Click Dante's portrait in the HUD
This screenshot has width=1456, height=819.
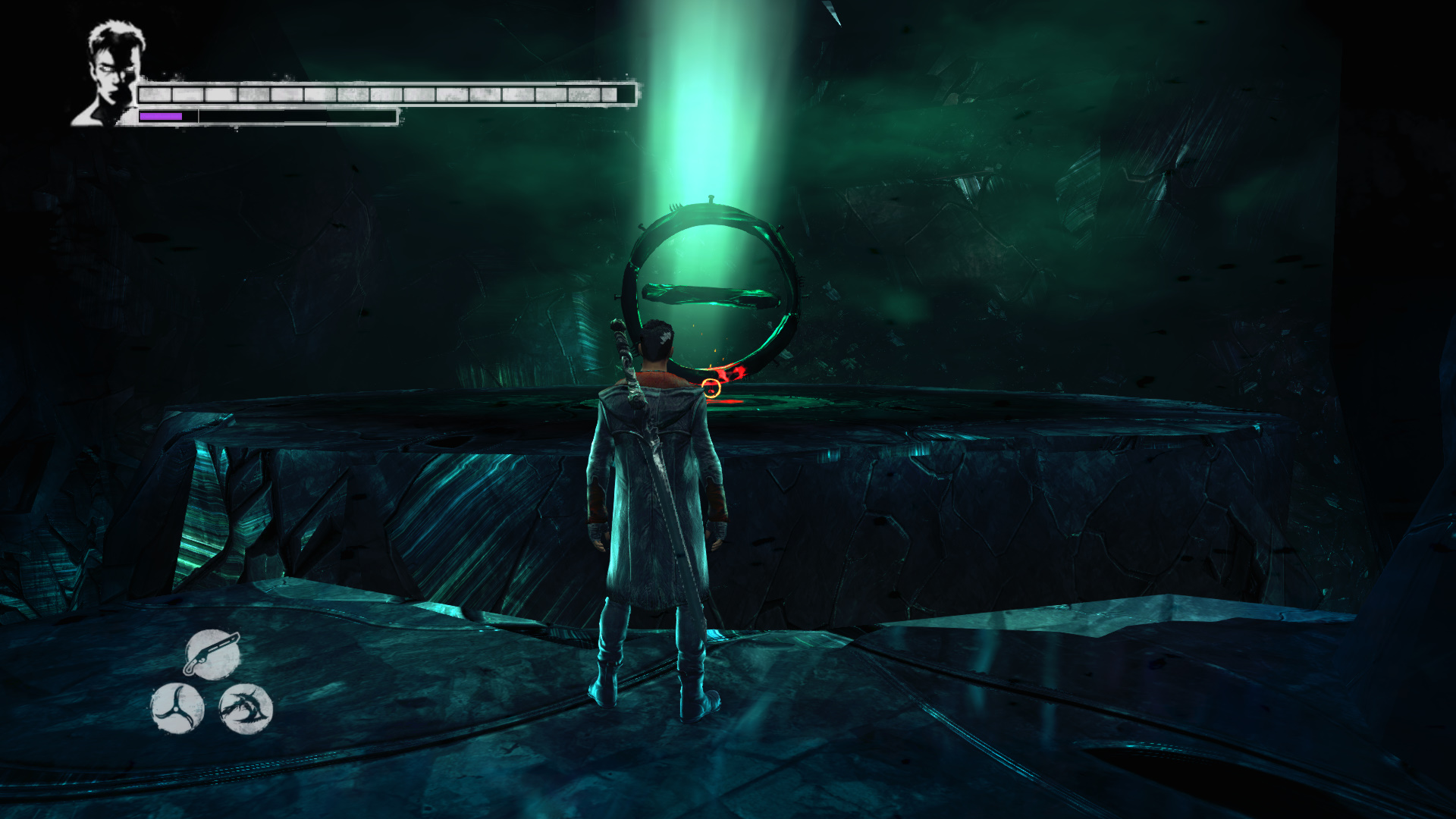(111, 72)
